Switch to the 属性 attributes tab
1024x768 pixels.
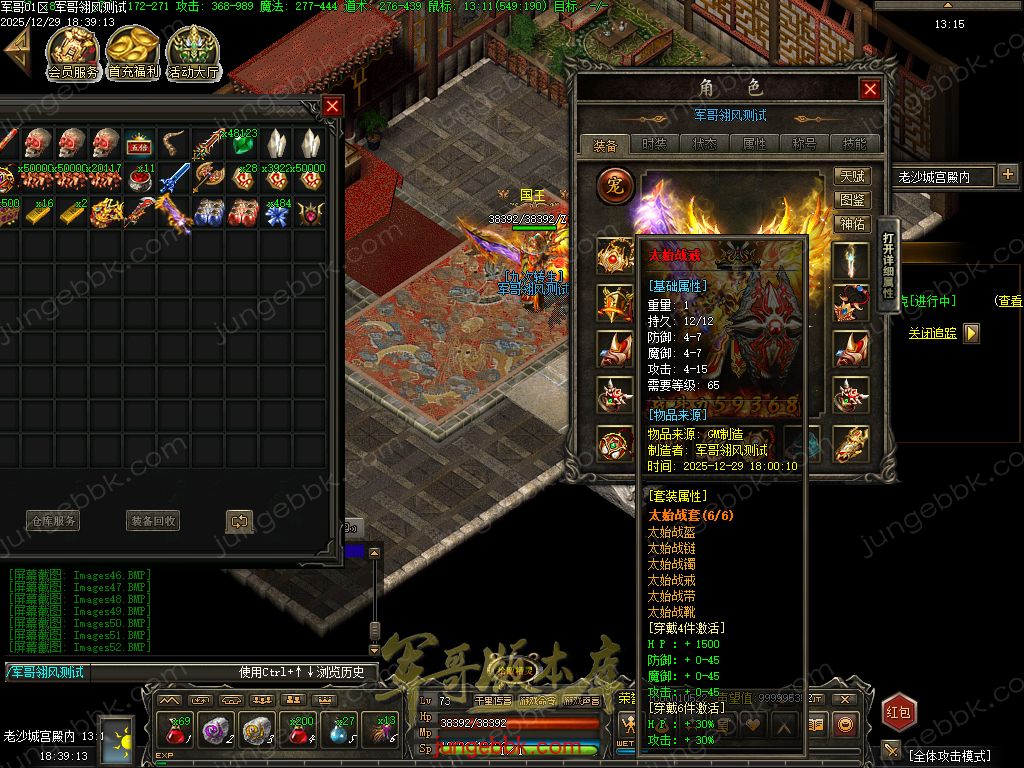tap(754, 144)
